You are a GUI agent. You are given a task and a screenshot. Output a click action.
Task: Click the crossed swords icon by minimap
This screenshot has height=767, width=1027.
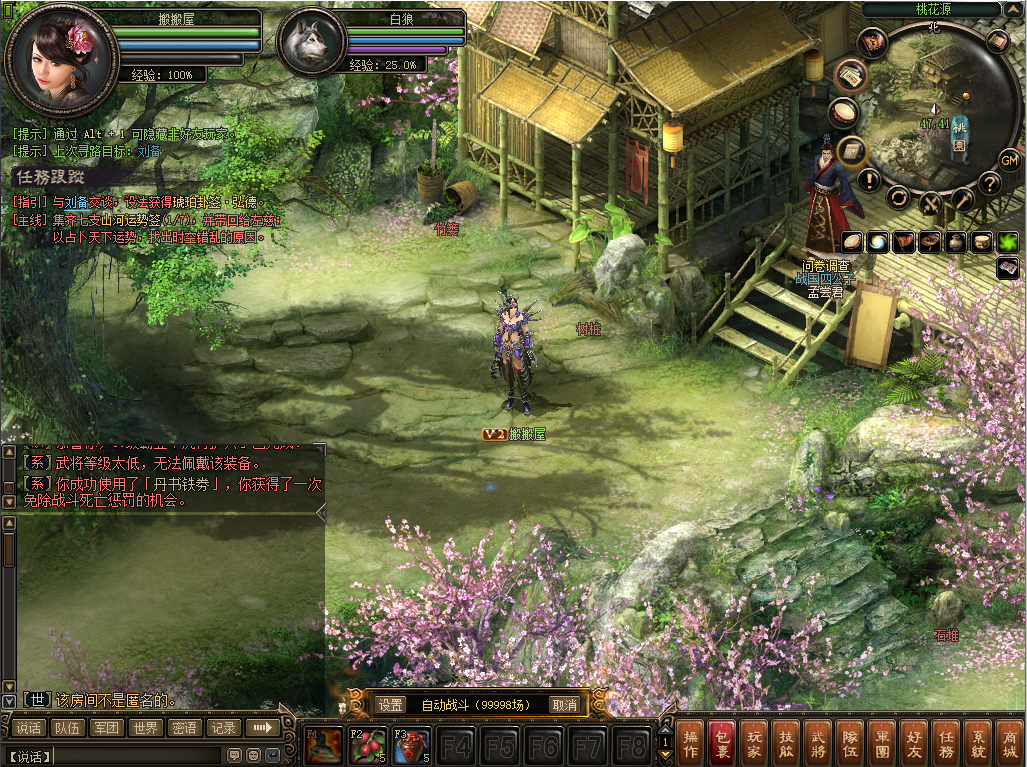click(932, 203)
